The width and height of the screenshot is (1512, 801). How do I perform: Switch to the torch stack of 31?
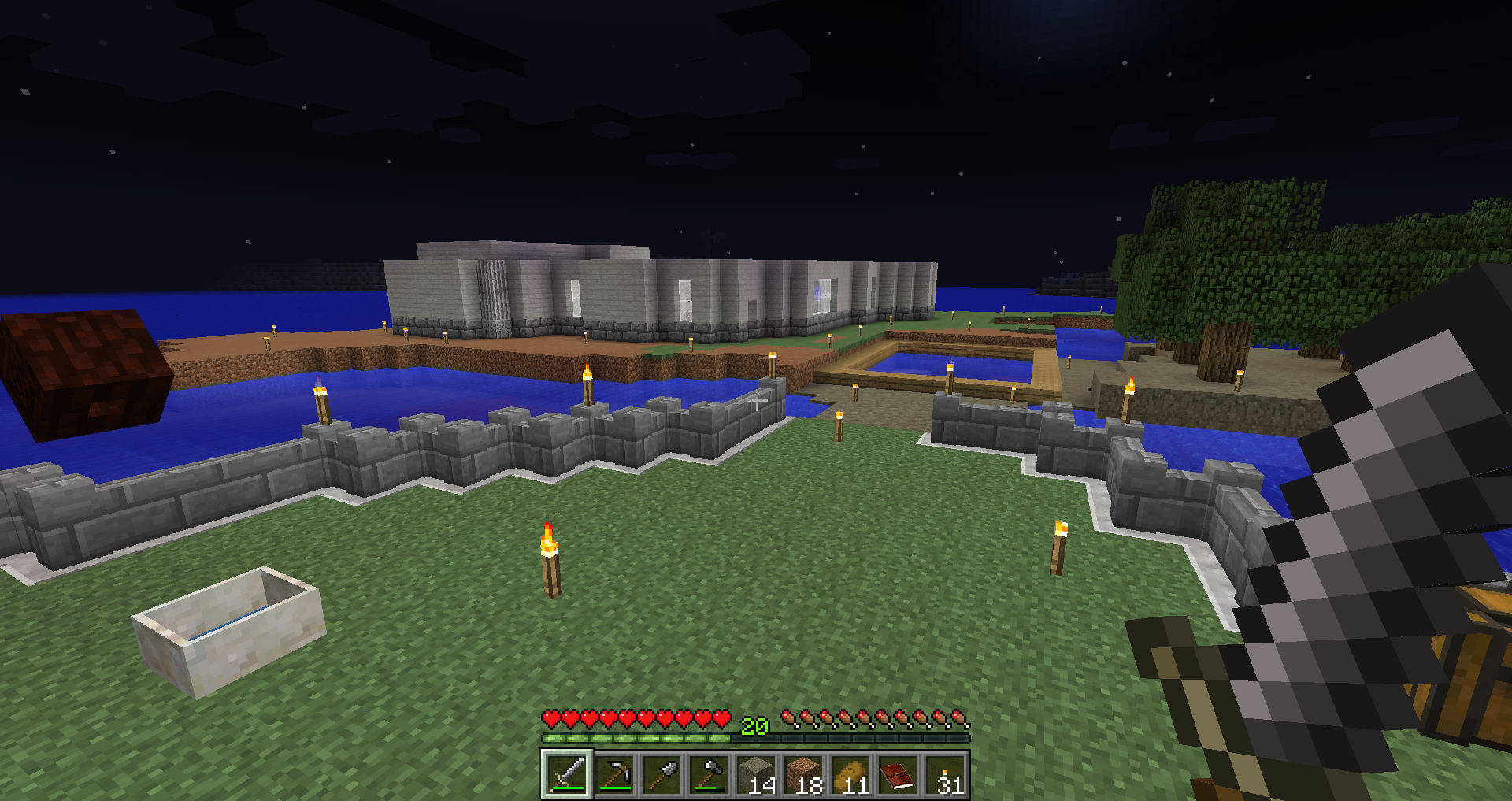tap(945, 774)
